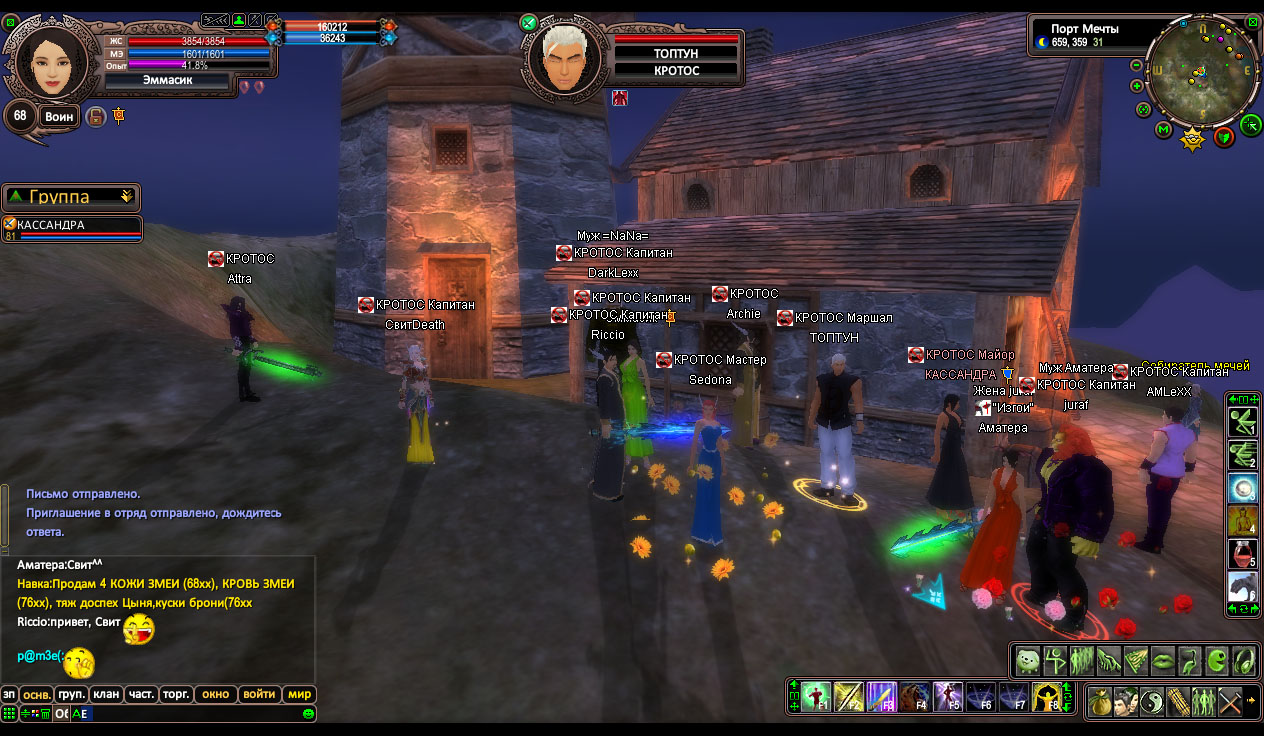Switch to the world chat tab

click(x=300, y=694)
